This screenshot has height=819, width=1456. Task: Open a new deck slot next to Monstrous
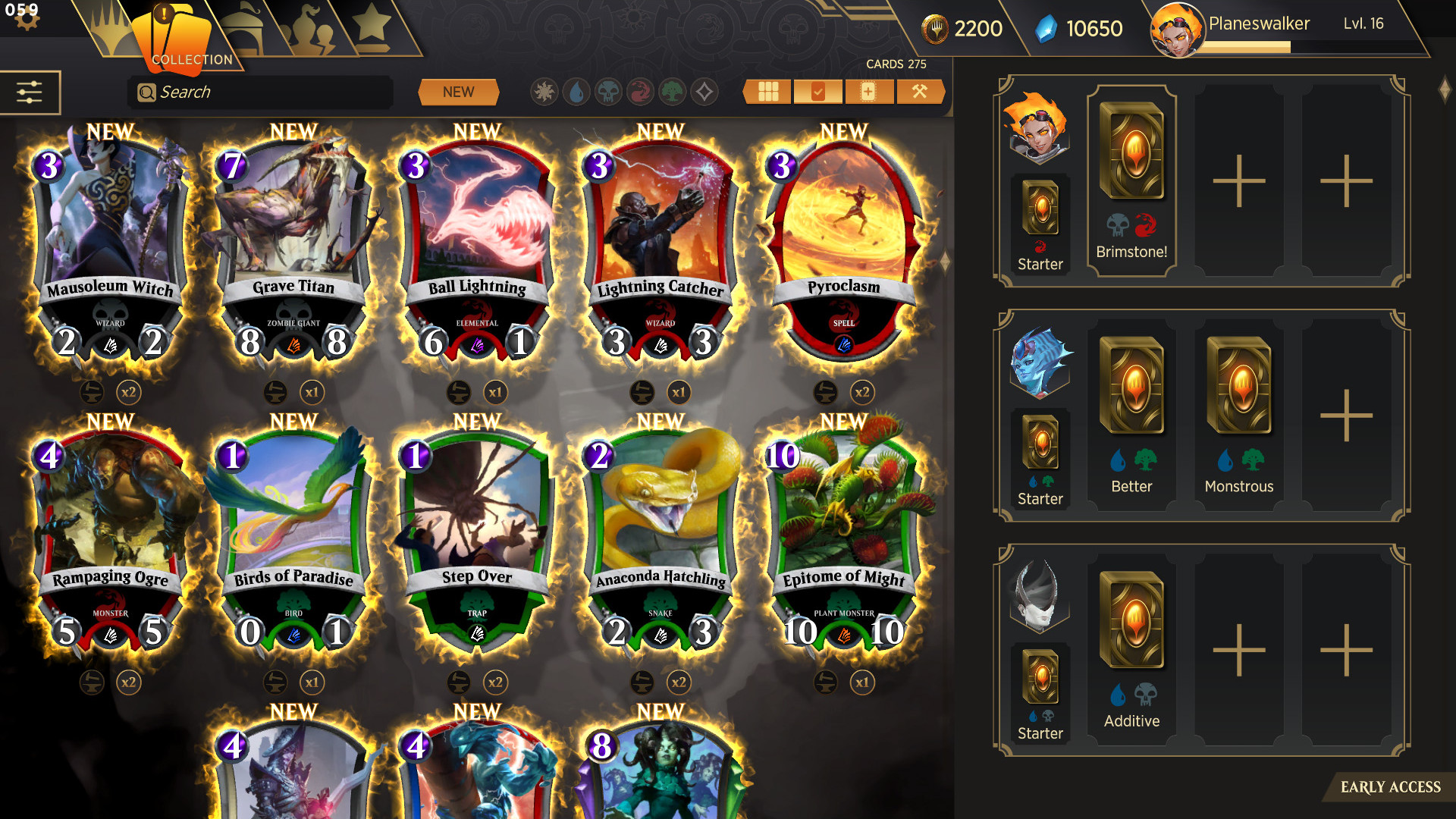(1346, 413)
